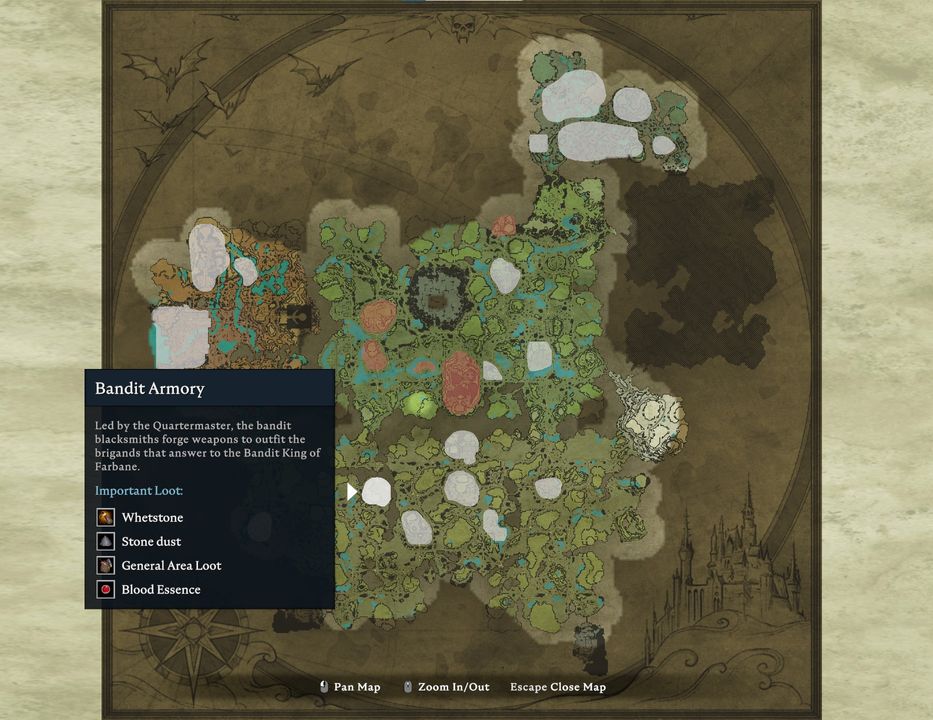Choose the General Area Loot entry

[x=170, y=566]
